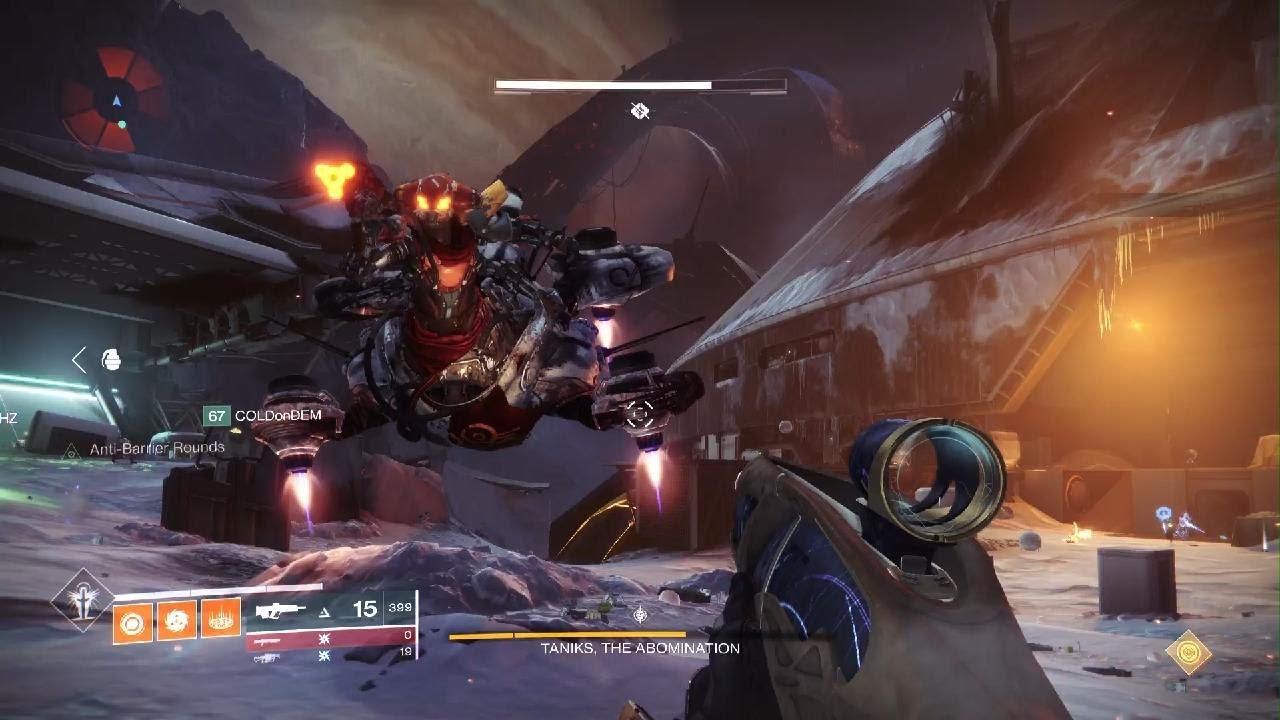Select the grenade indicator beside the left arrow
The width and height of the screenshot is (1280, 720).
pos(111,360)
